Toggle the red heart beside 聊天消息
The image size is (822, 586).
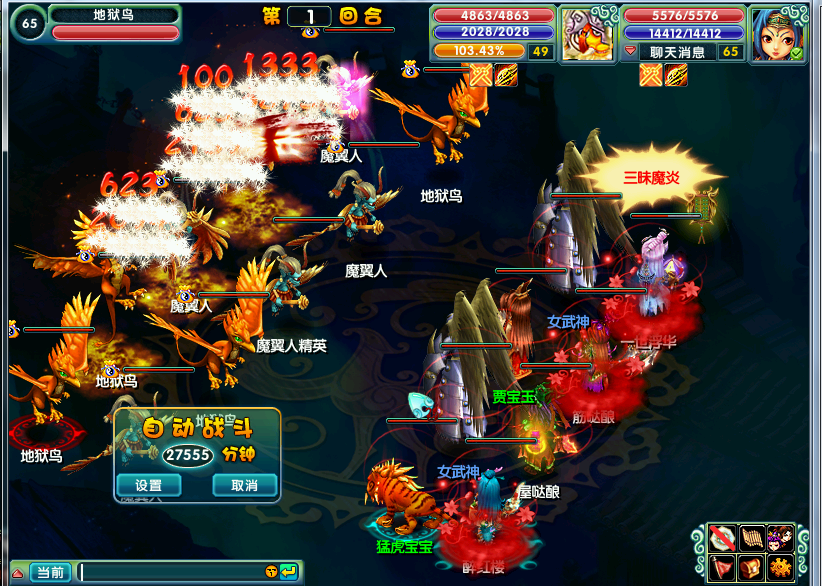point(630,51)
